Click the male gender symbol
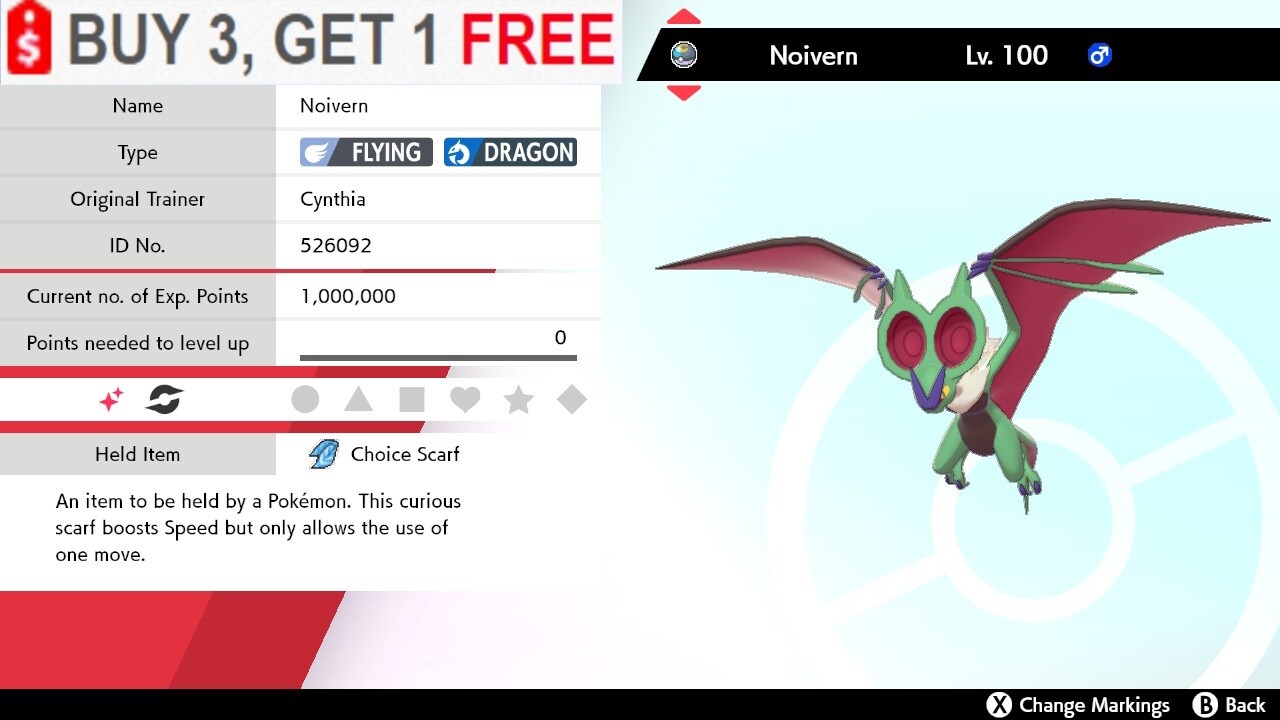 point(1100,56)
